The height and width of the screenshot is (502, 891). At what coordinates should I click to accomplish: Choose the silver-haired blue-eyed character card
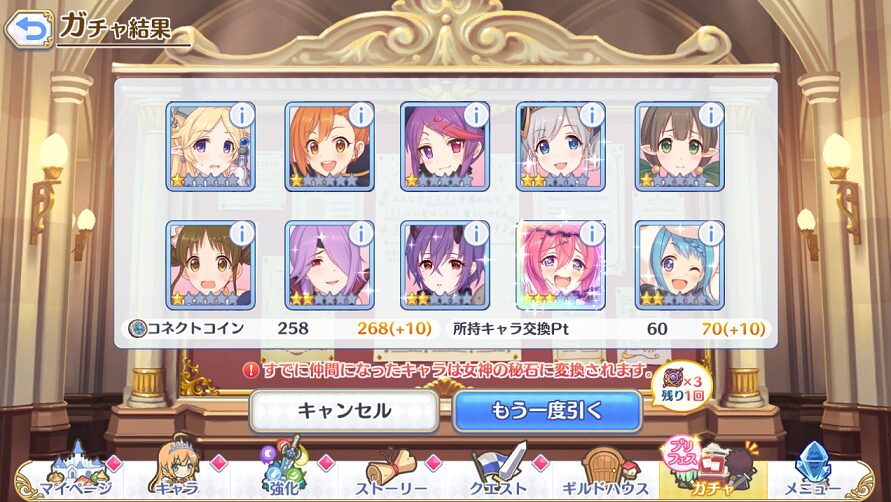[x=561, y=146]
